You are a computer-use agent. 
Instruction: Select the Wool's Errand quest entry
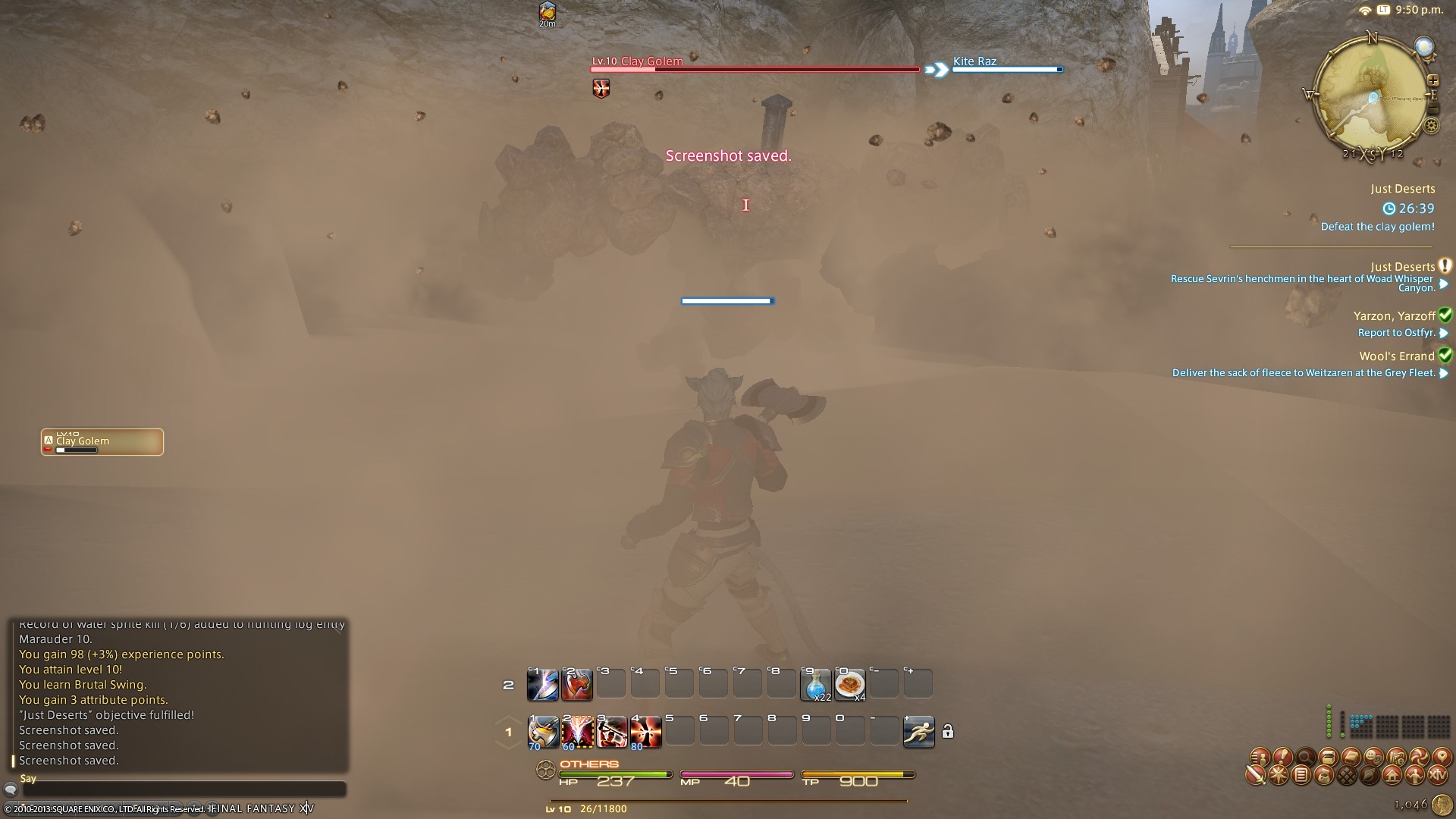pyautogui.click(x=1396, y=356)
